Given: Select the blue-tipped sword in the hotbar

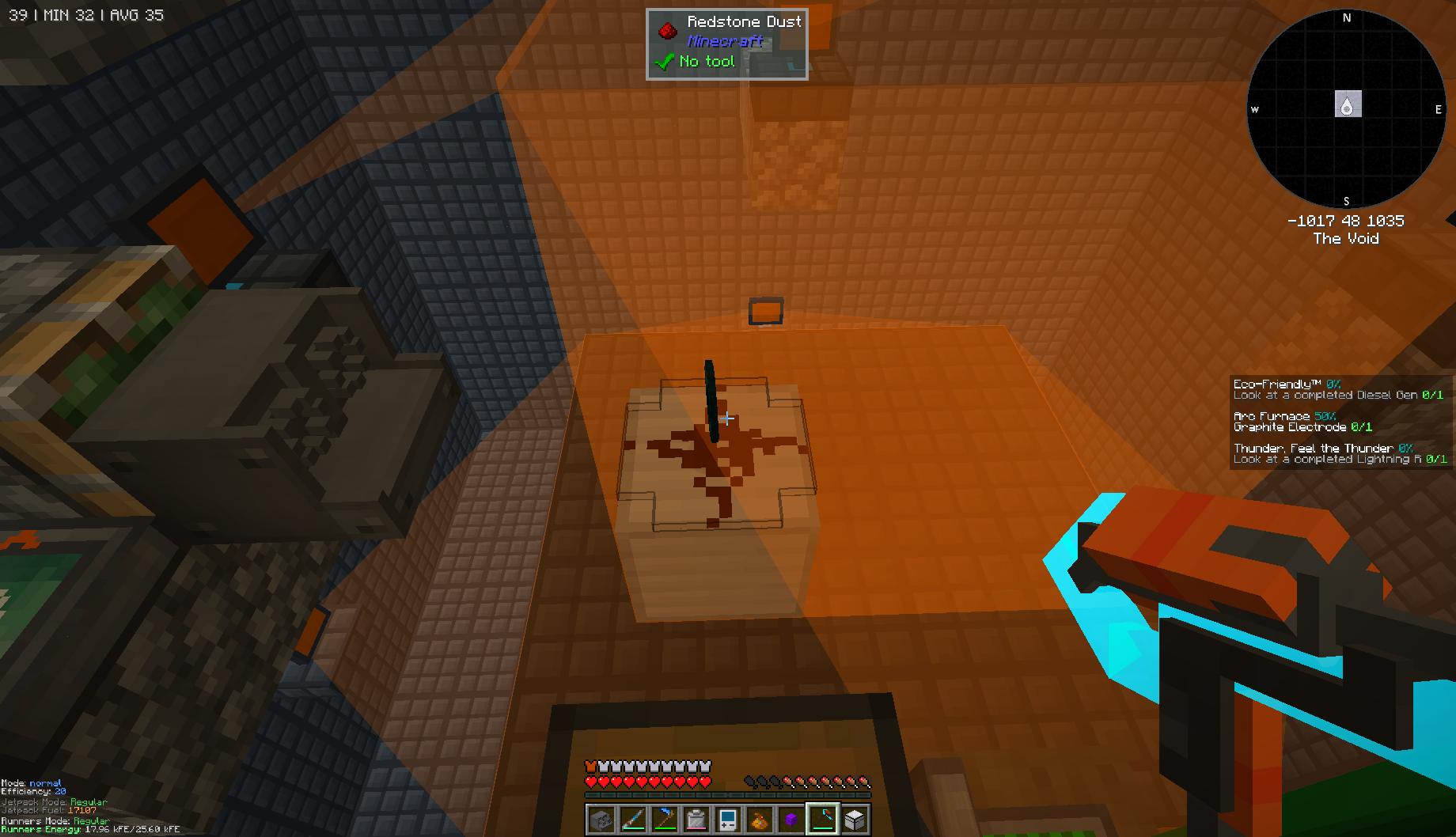Looking at the screenshot, I should click(x=632, y=818).
